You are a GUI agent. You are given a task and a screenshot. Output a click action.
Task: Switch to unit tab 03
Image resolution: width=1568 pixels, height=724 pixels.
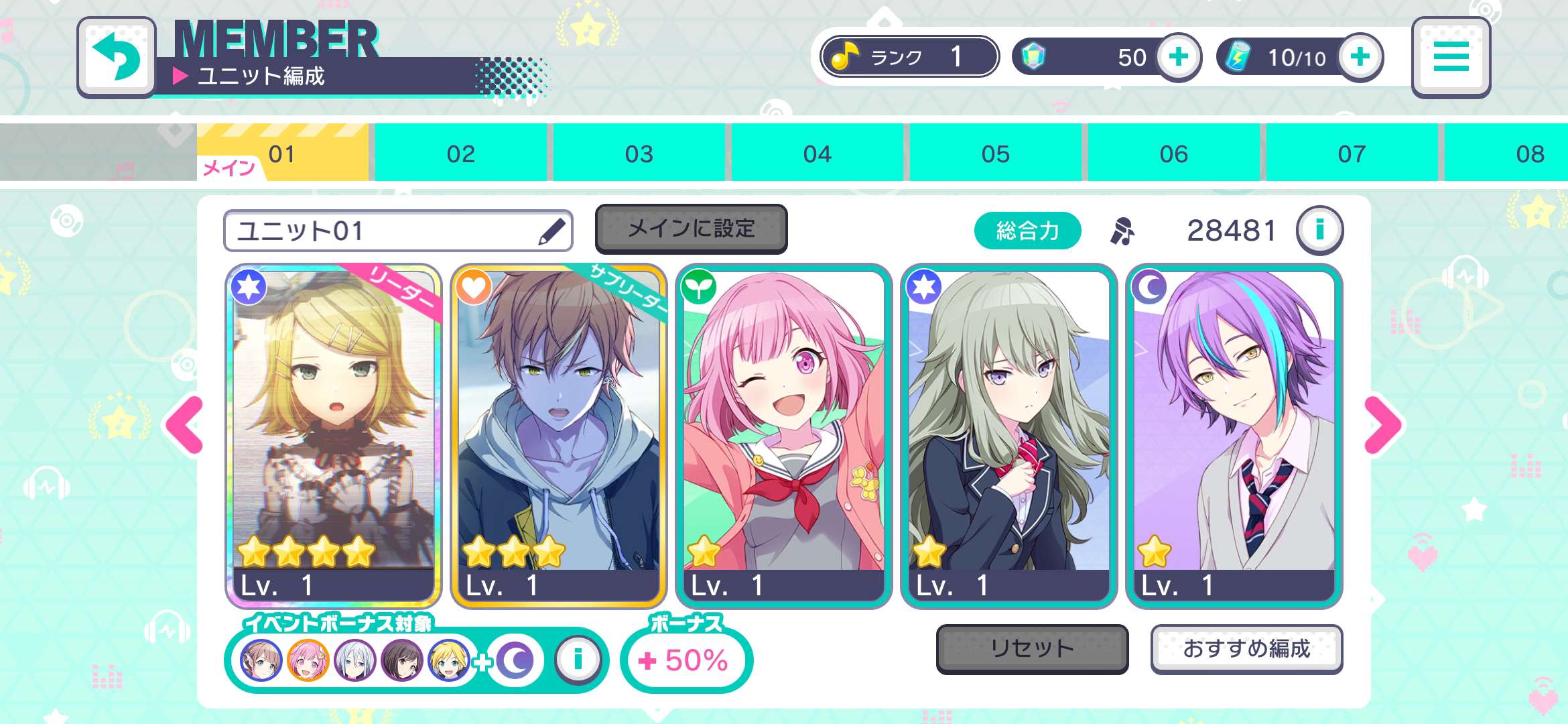(x=639, y=154)
